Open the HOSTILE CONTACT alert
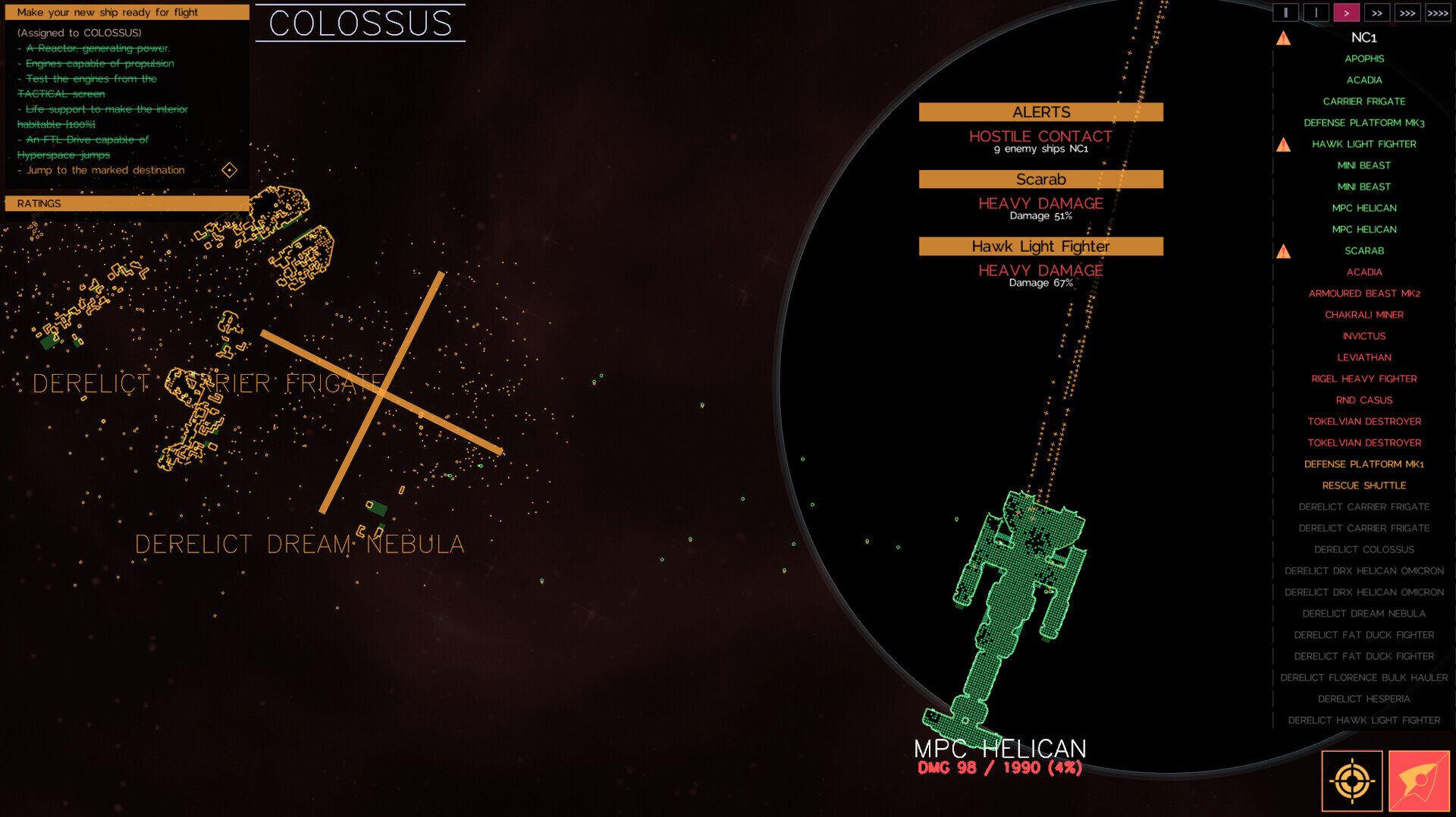The height and width of the screenshot is (817, 1456). tap(1040, 137)
